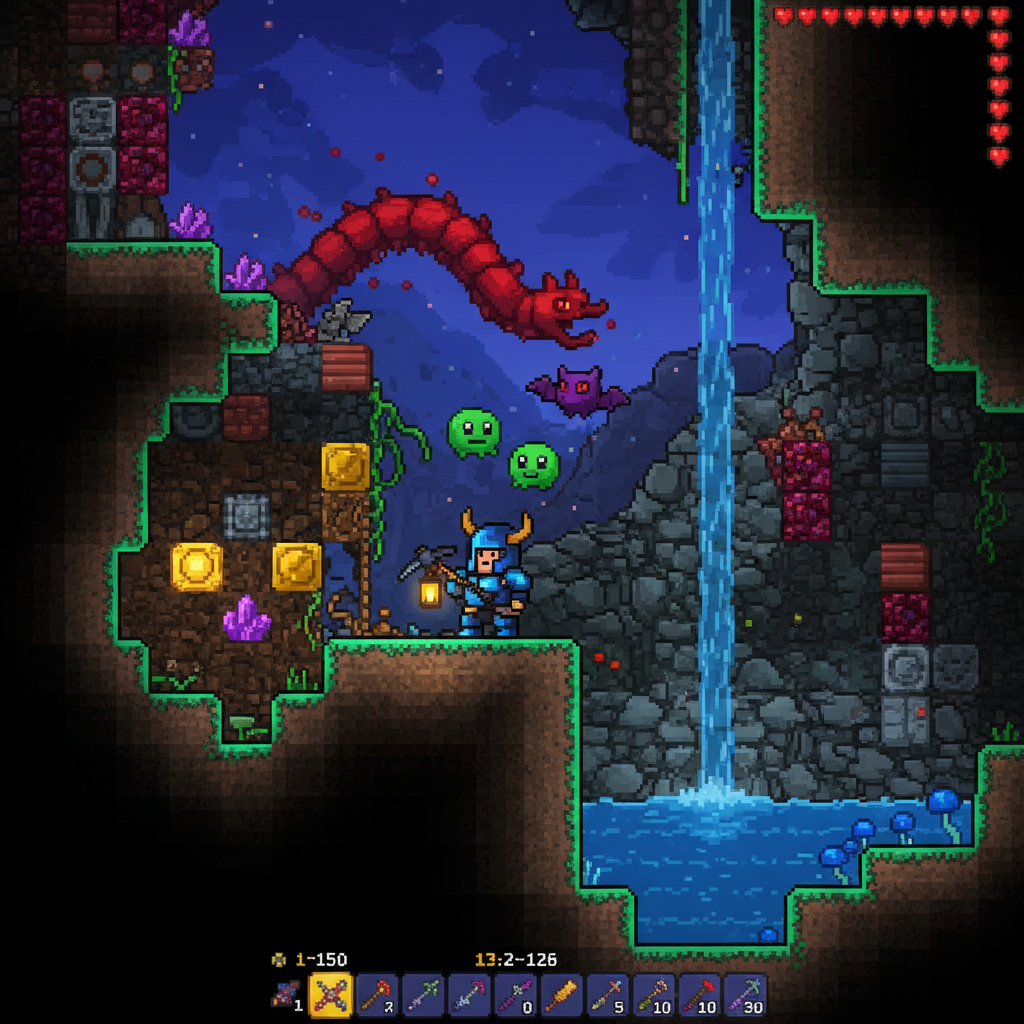1024x1024 pixels.
Task: Select the highlighted yellow hotbar slot
Action: [332, 996]
